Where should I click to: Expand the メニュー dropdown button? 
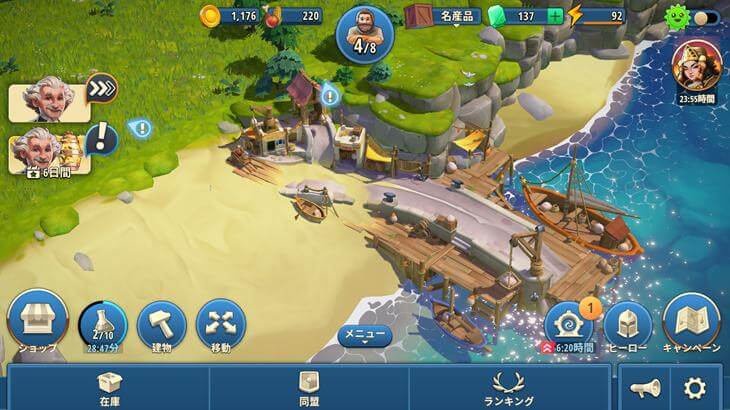(x=364, y=336)
